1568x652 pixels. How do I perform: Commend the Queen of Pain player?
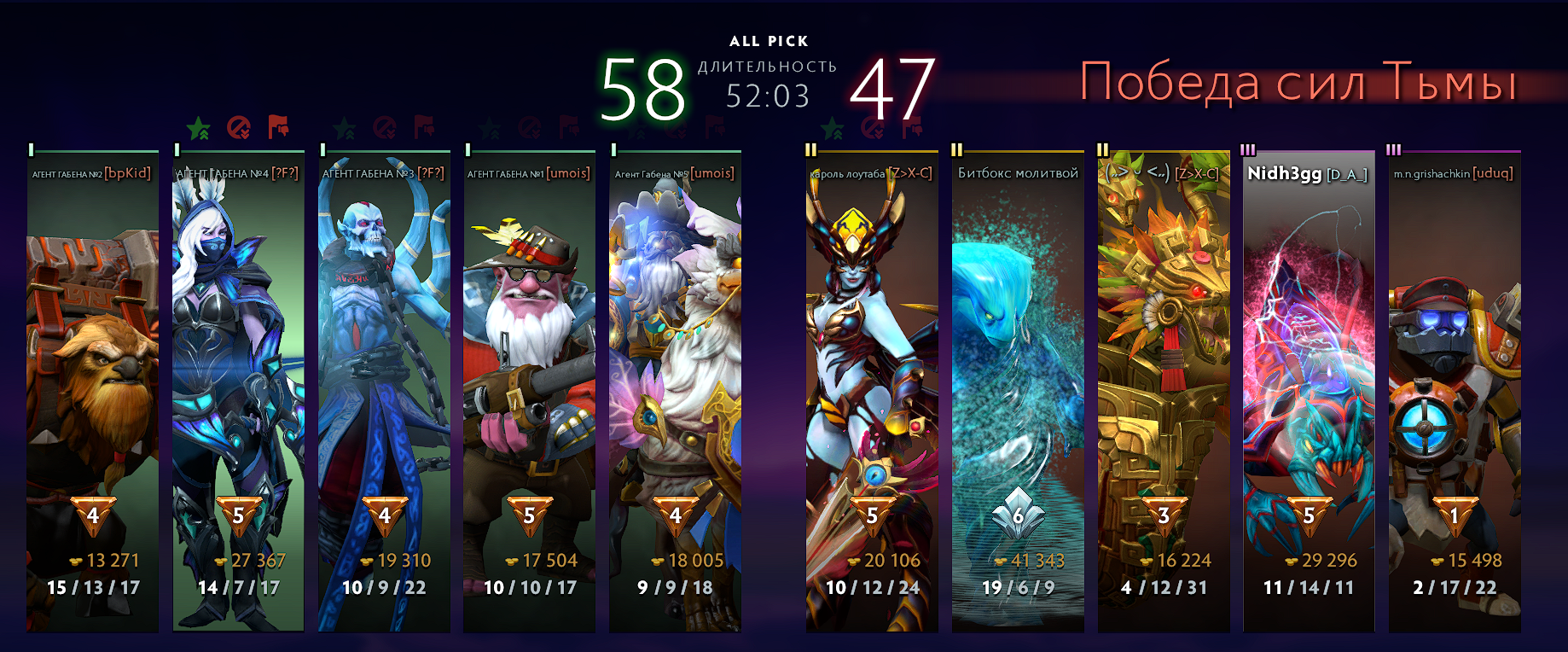coord(833,128)
